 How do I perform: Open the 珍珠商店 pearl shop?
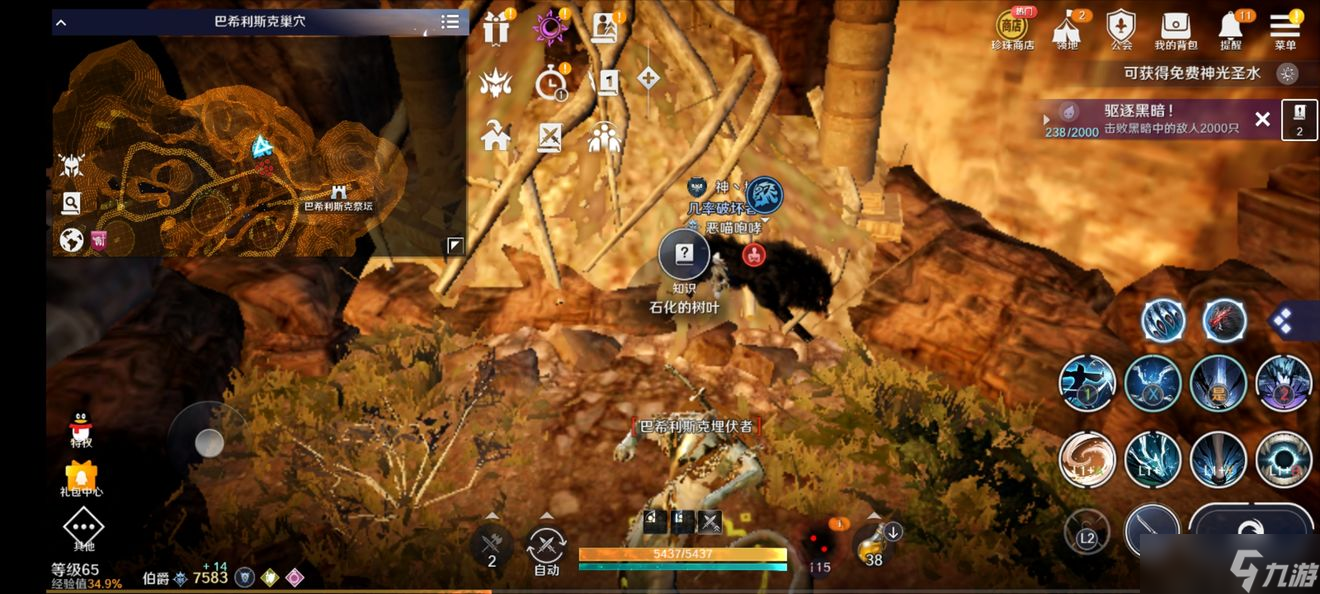coord(1013,27)
